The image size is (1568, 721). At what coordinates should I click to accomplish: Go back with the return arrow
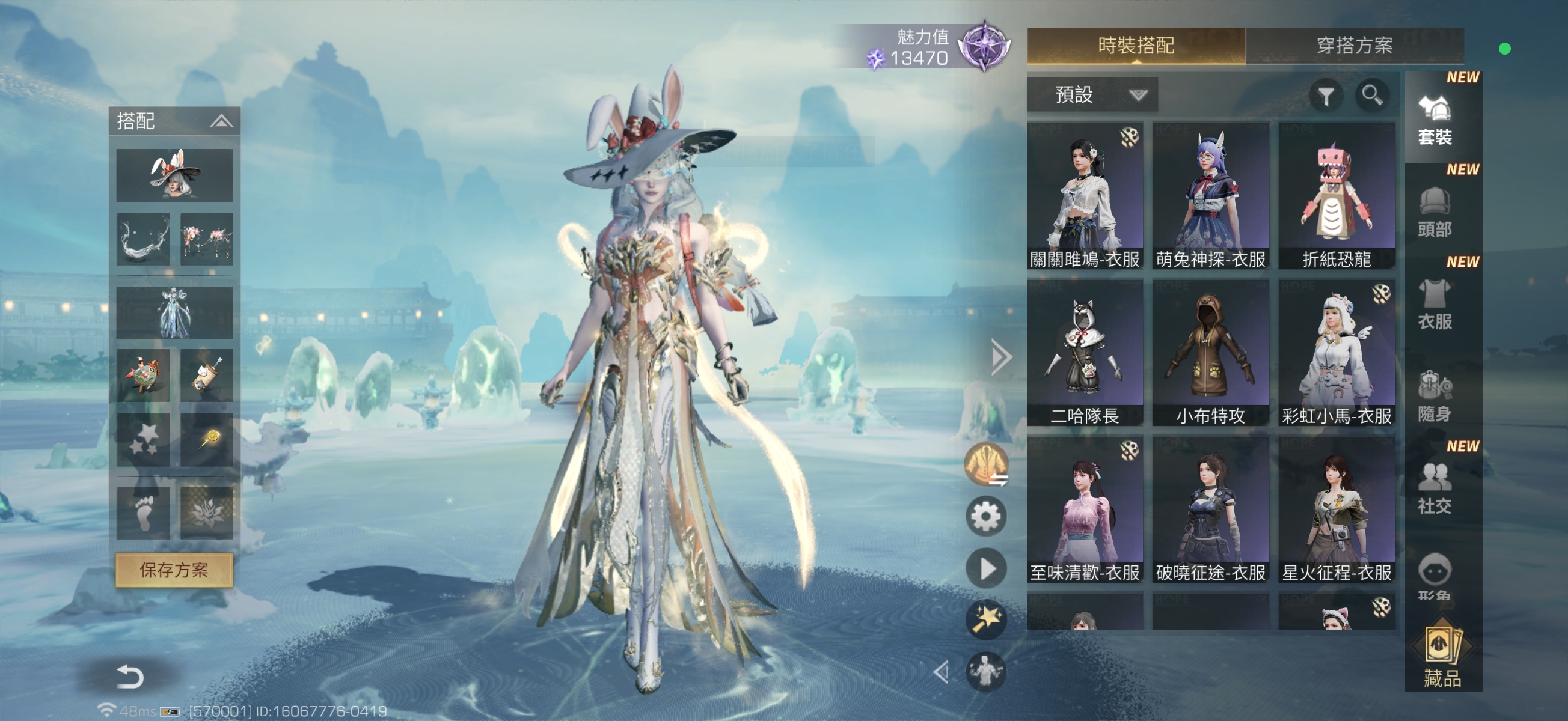tap(129, 676)
